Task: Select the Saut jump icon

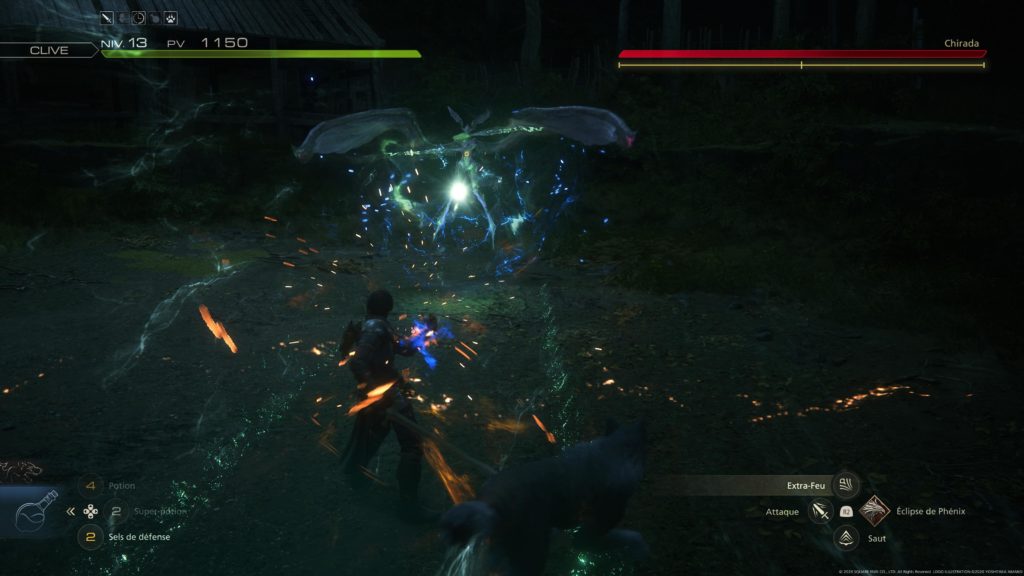Action: [846, 538]
